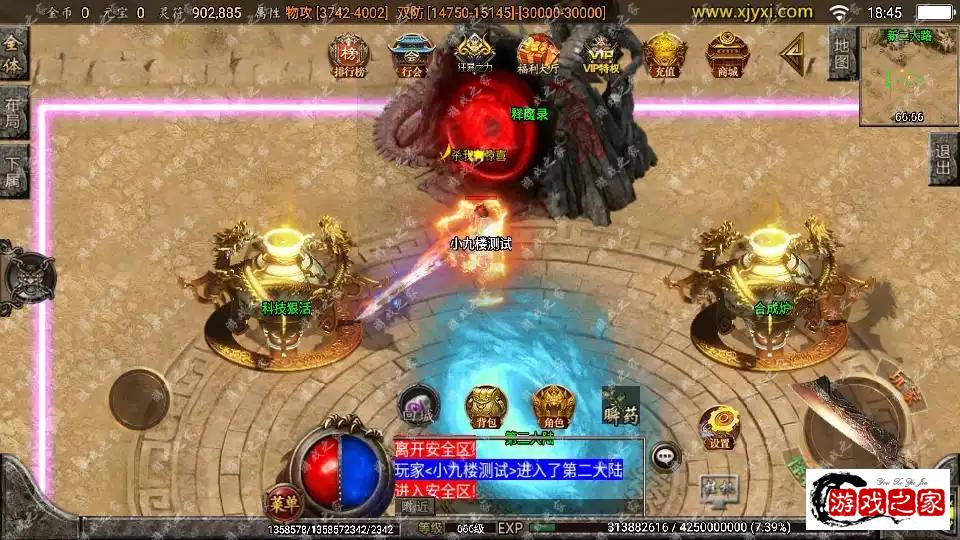Viewport: 960px width, 540px height.
Task: Open the 背包 backpack
Action: [x=486, y=405]
